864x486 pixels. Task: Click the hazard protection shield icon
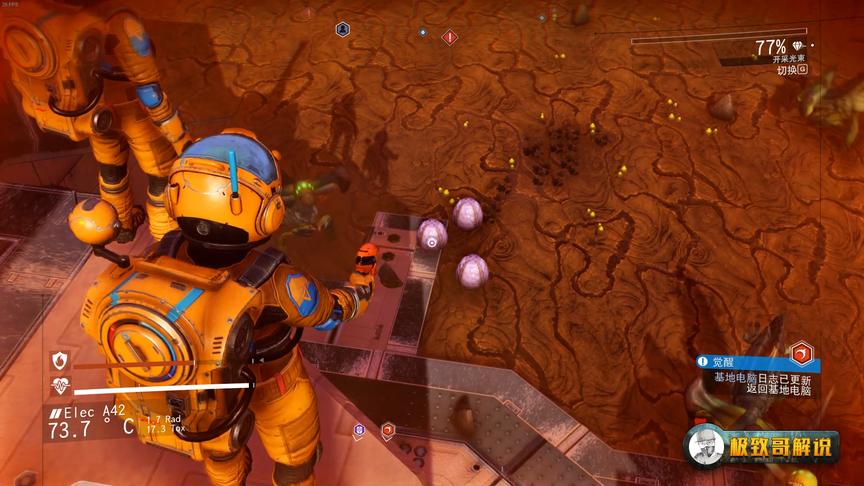pos(59,360)
